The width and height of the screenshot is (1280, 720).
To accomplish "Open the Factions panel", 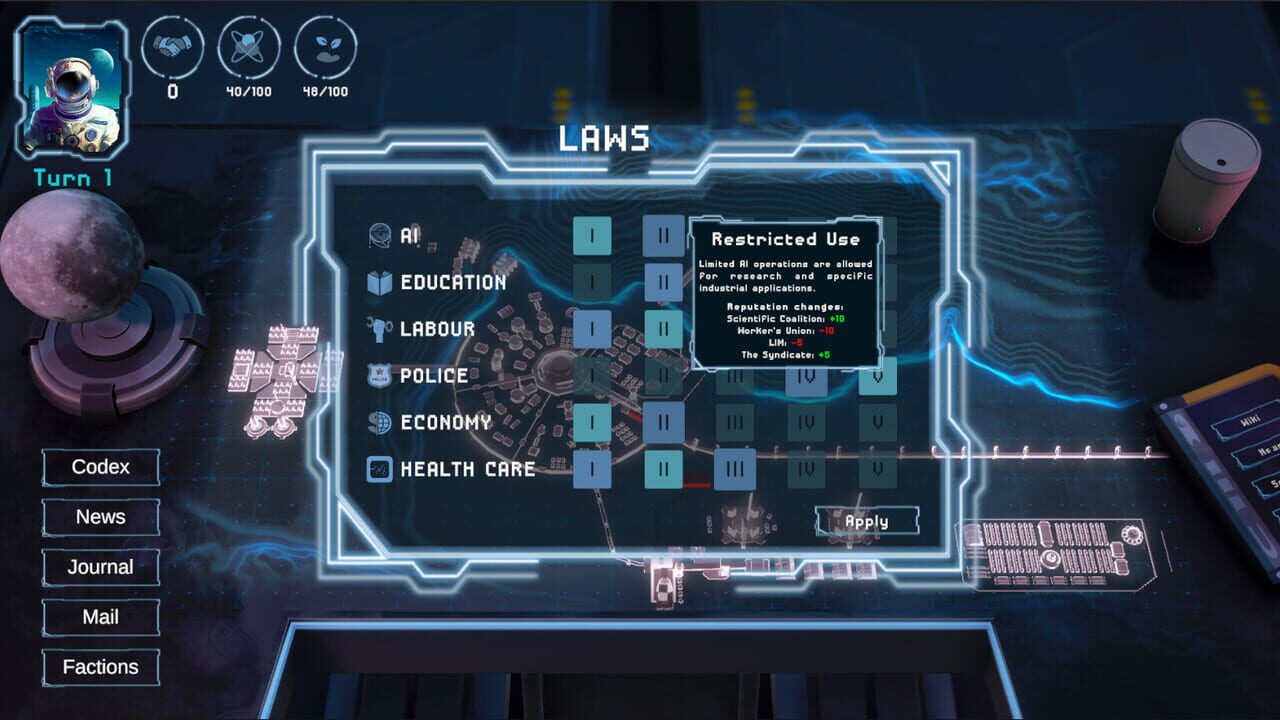I will tap(100, 667).
